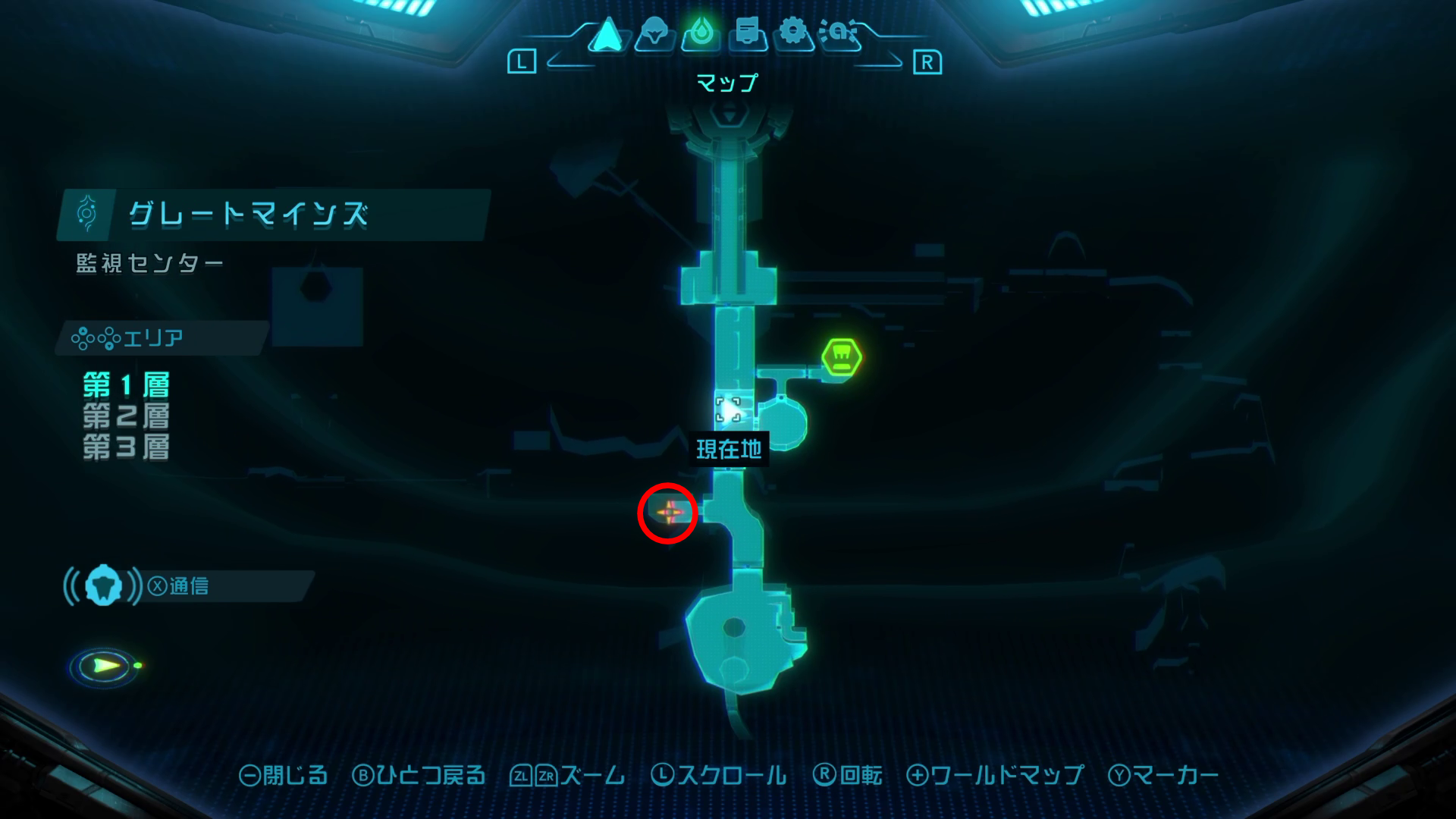Open the Samus helmet status screen icon
Viewport: 1456px width, 819px height.
655,34
